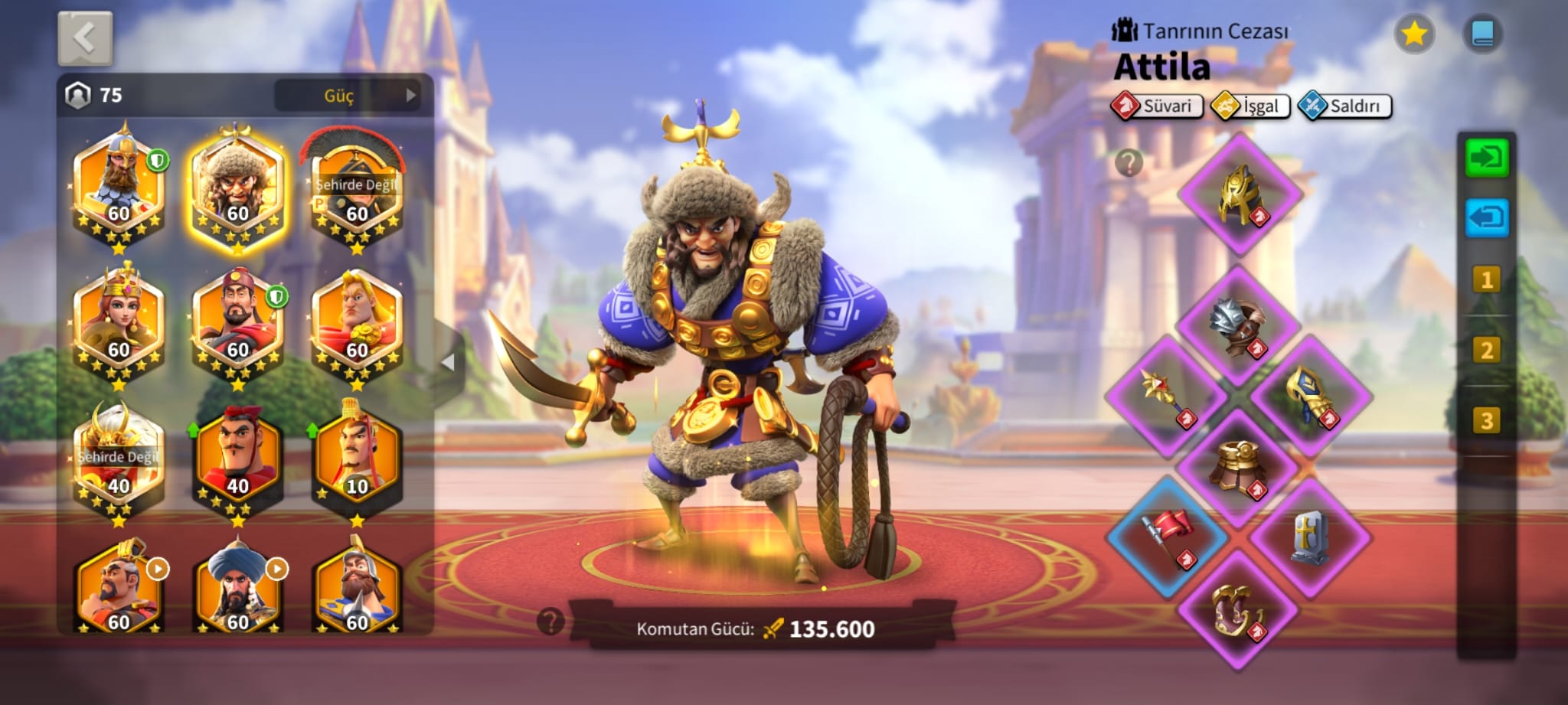This screenshot has height=705, width=1568.
Task: Switch to equipment preset 2
Action: tap(1486, 351)
